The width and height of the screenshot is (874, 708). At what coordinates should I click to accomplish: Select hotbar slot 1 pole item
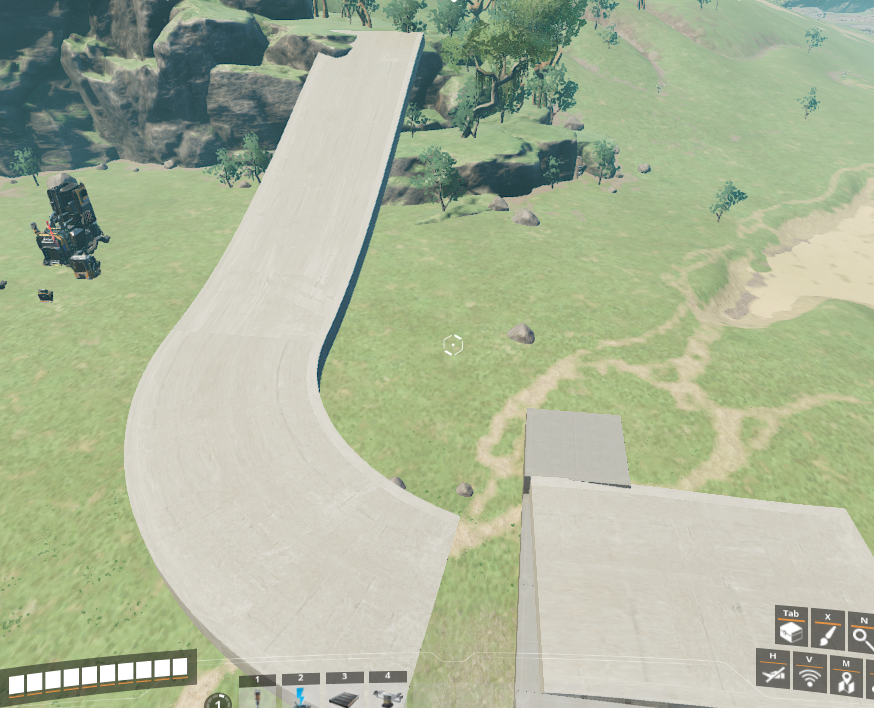click(x=257, y=696)
